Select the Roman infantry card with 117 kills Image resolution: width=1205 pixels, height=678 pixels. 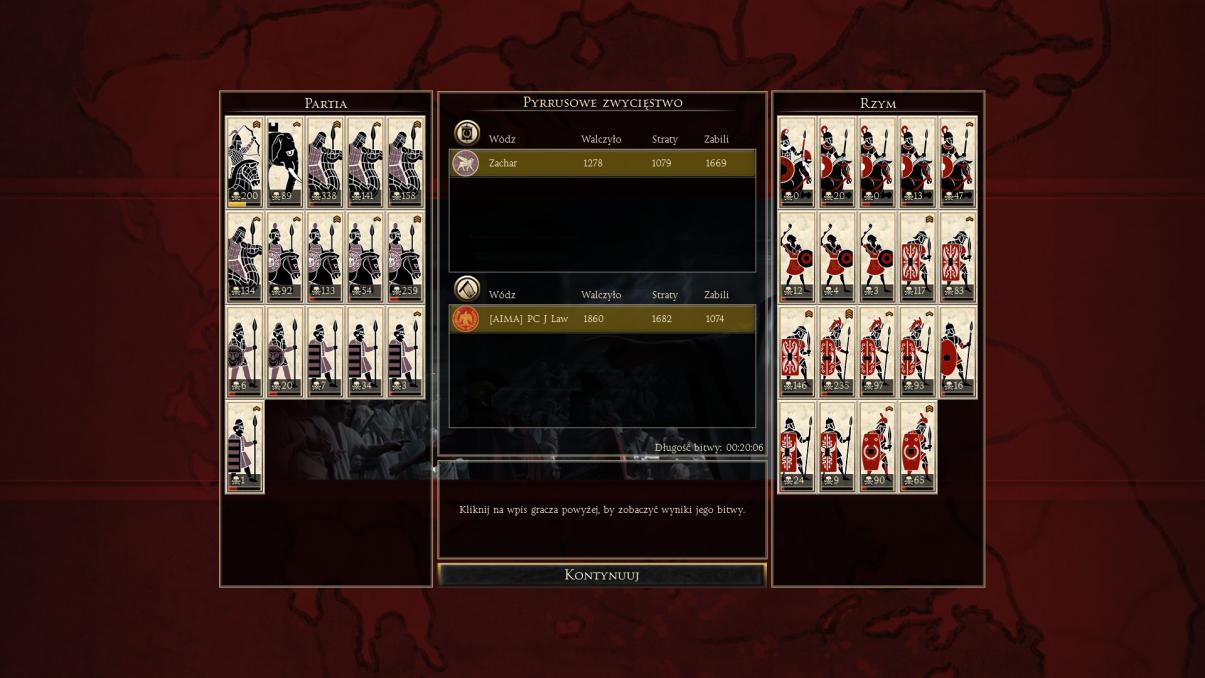coord(917,257)
